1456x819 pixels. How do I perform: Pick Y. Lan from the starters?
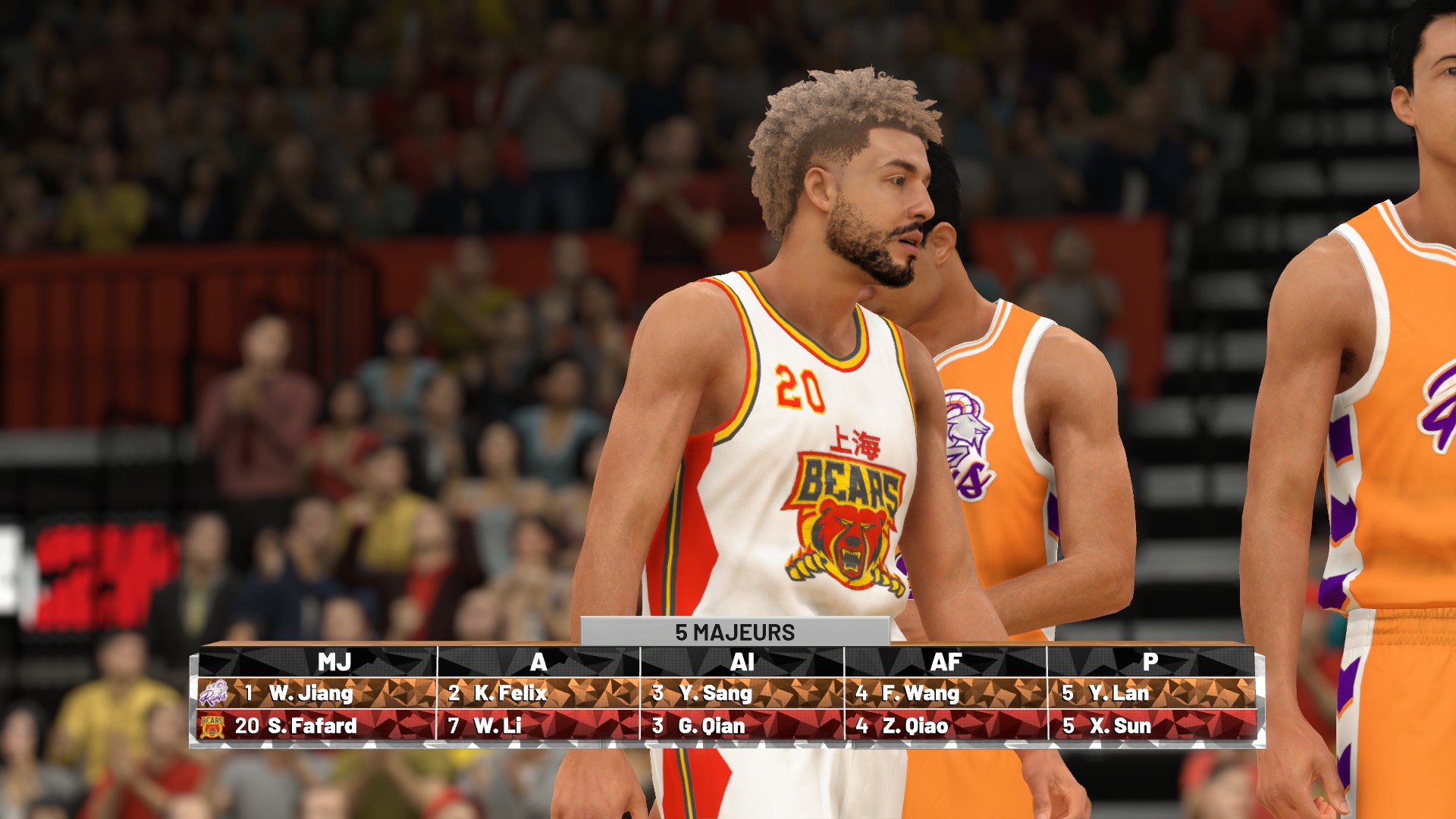click(x=1119, y=693)
